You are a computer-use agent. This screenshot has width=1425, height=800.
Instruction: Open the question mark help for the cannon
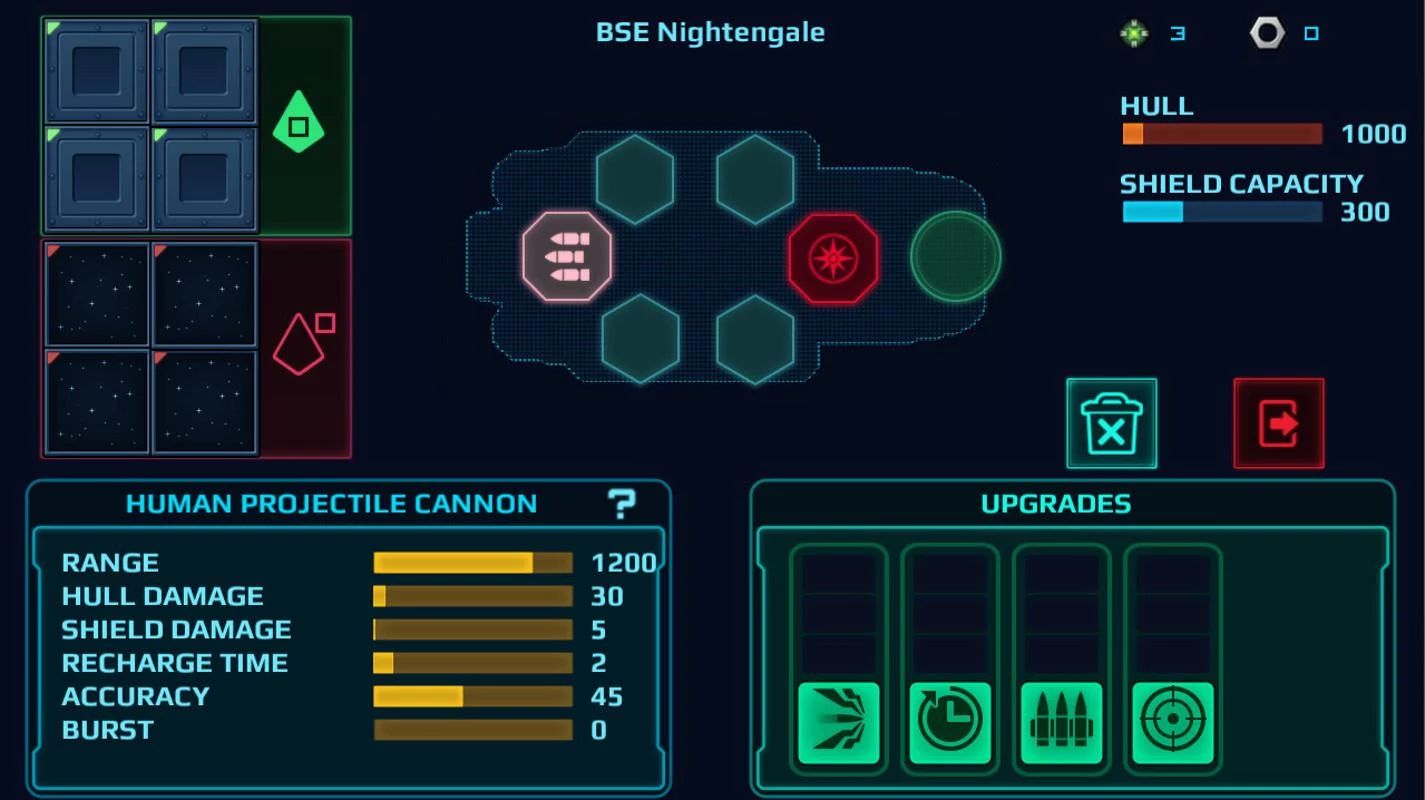click(622, 503)
